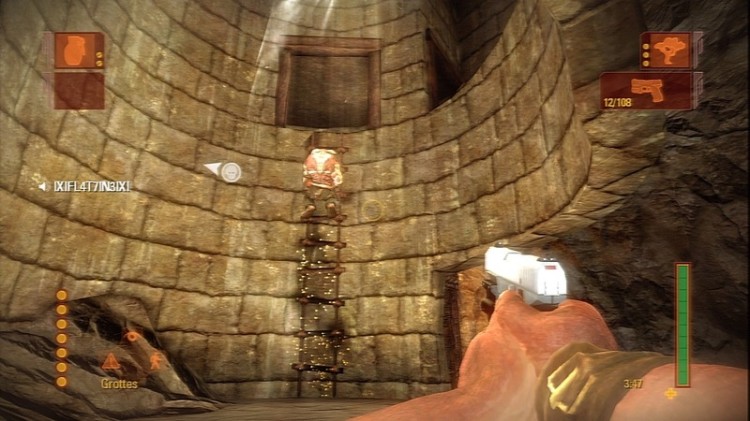Screen dimensions: 750x421
Task: Click the pistol weapon slot
Action: pyautogui.click(x=649, y=91)
